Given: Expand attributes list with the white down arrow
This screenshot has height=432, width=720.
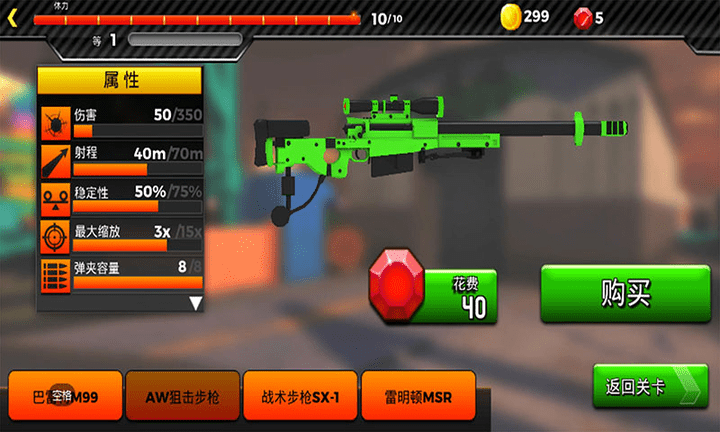Looking at the screenshot, I should pyautogui.click(x=195, y=303).
